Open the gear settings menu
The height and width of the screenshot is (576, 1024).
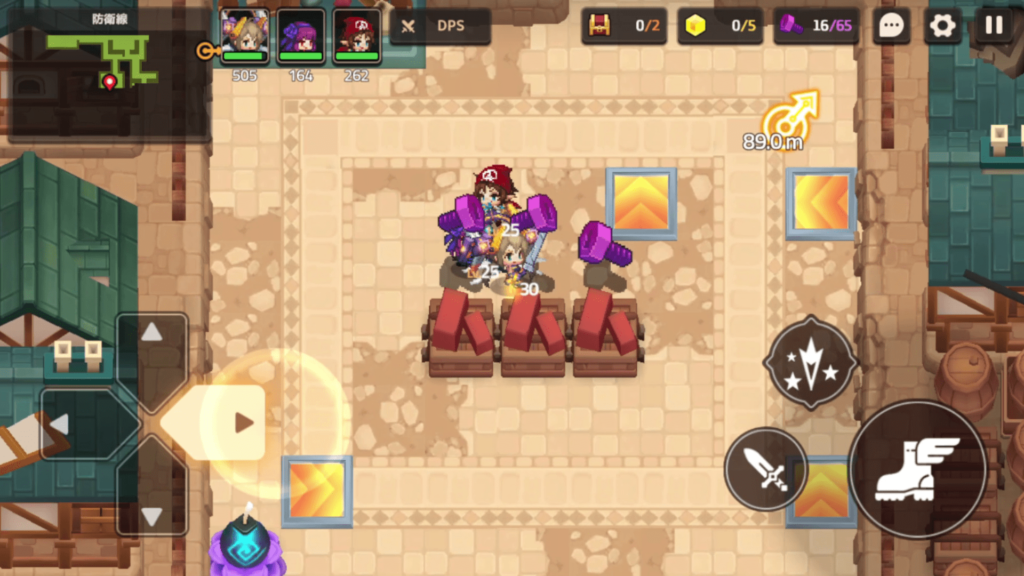click(942, 26)
